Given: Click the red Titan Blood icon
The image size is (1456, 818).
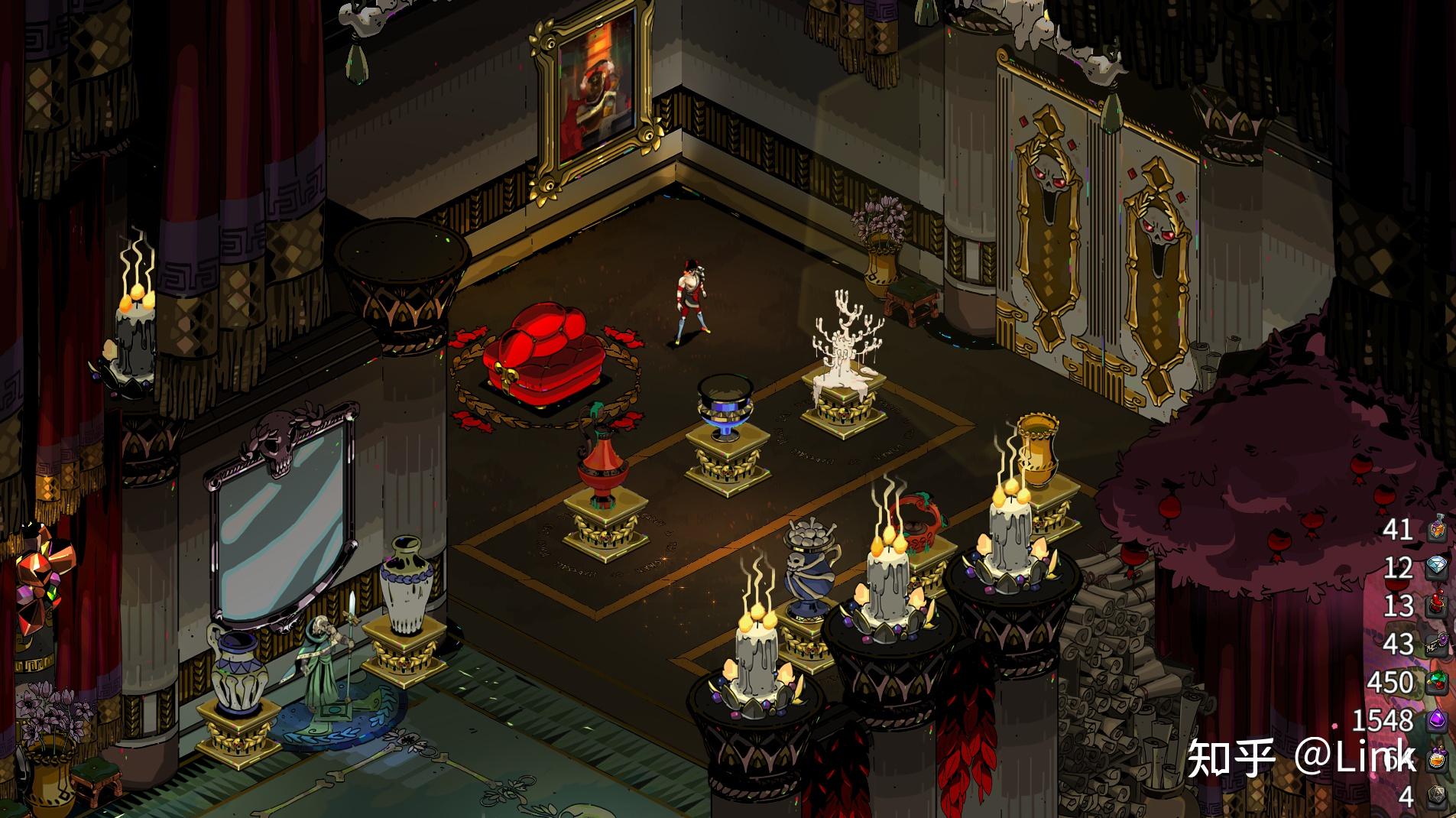Looking at the screenshot, I should point(1437,605).
